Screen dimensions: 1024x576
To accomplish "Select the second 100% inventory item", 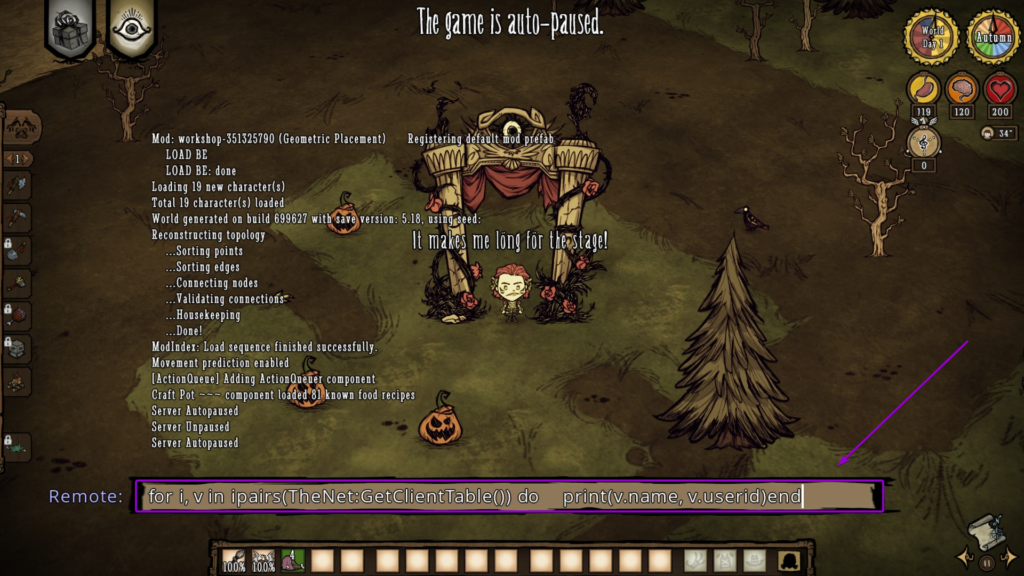I will (x=263, y=560).
